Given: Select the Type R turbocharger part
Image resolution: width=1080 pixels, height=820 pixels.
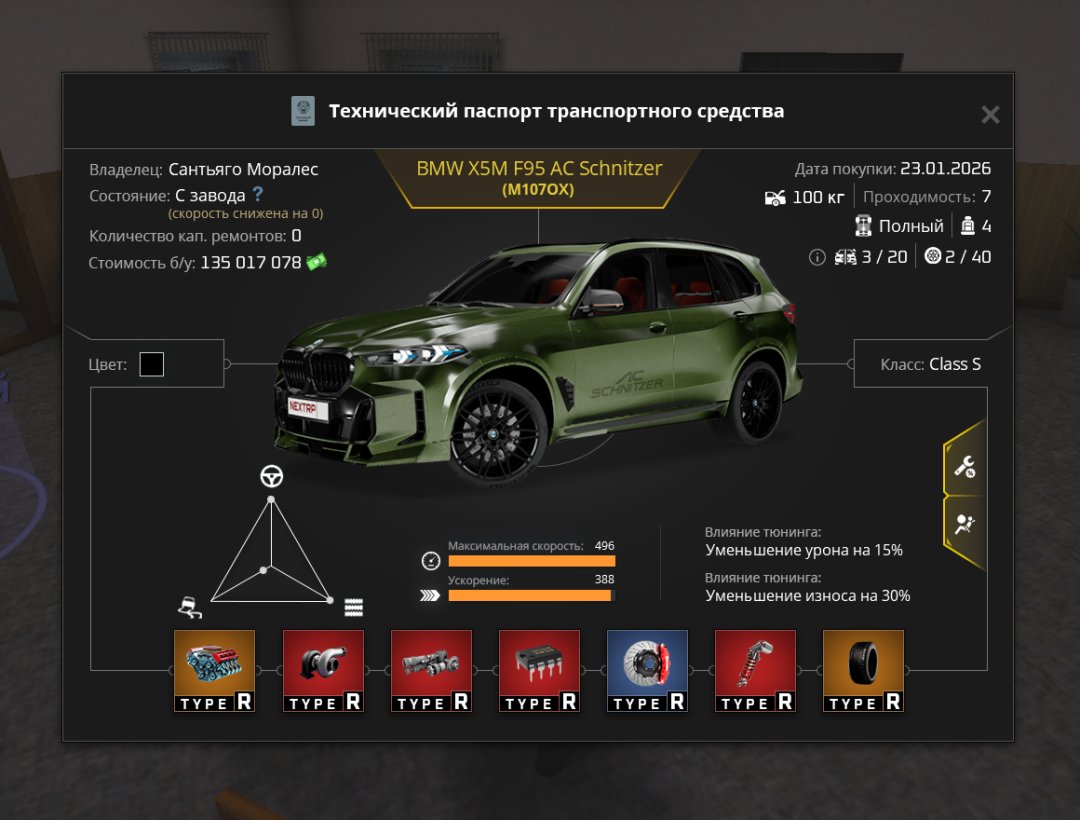Looking at the screenshot, I should 322,670.
